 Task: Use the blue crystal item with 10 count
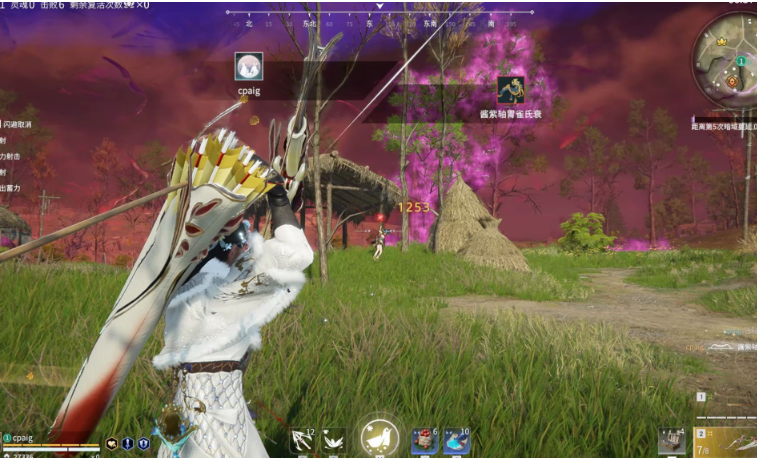point(456,440)
